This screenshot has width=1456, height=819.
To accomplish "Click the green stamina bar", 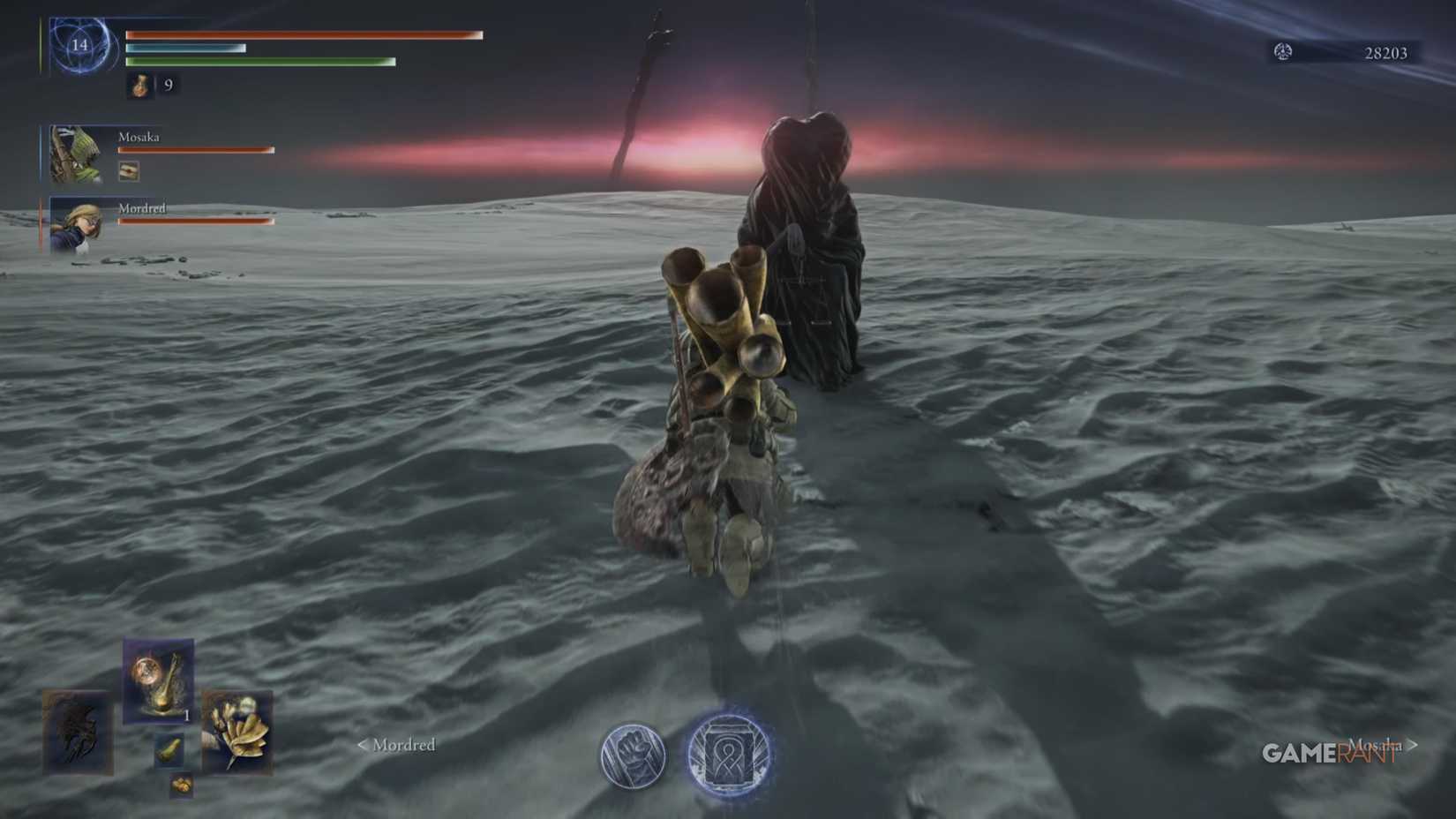I will click(x=260, y=64).
